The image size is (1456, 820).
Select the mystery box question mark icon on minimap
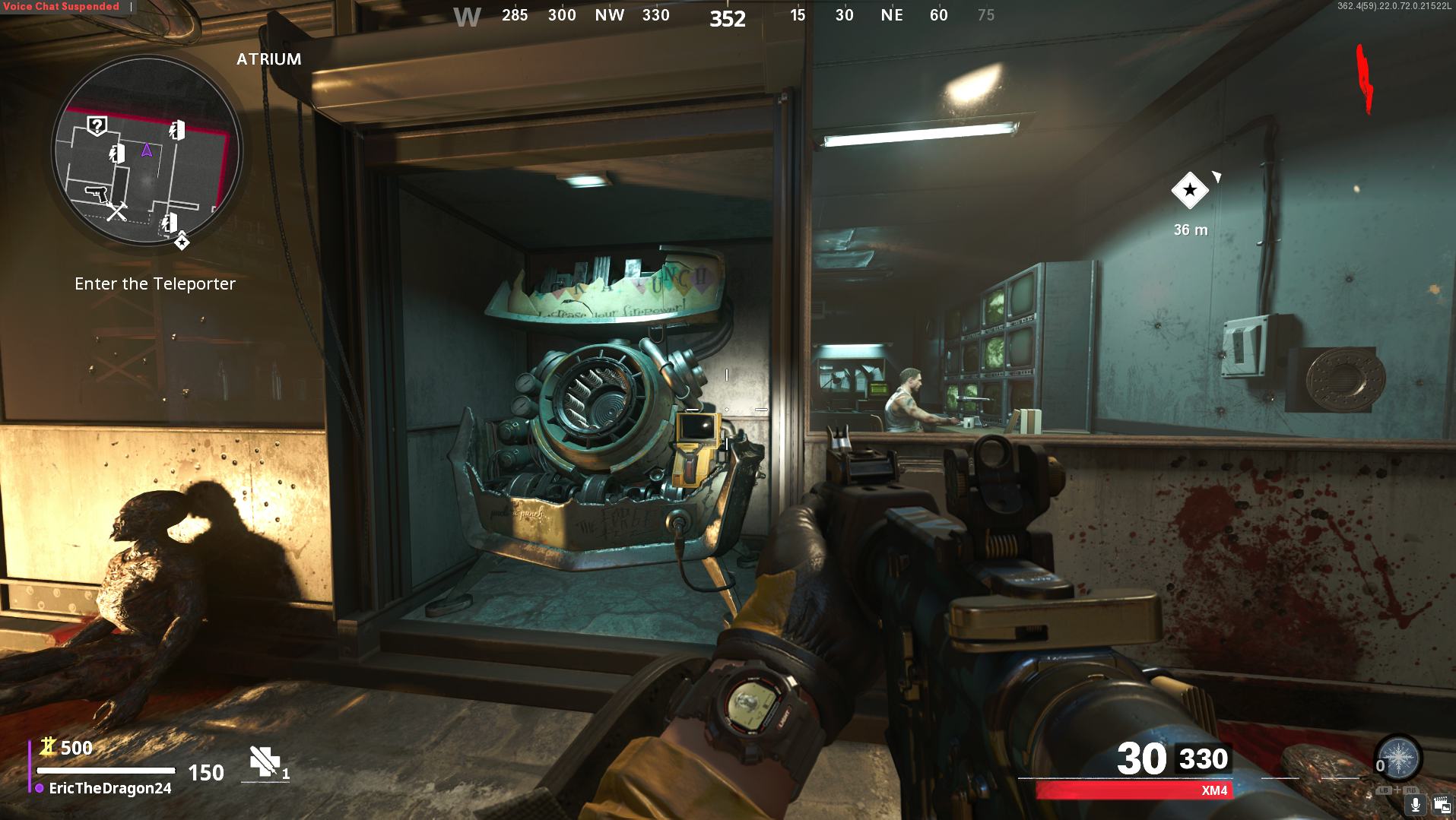pyautogui.click(x=97, y=125)
